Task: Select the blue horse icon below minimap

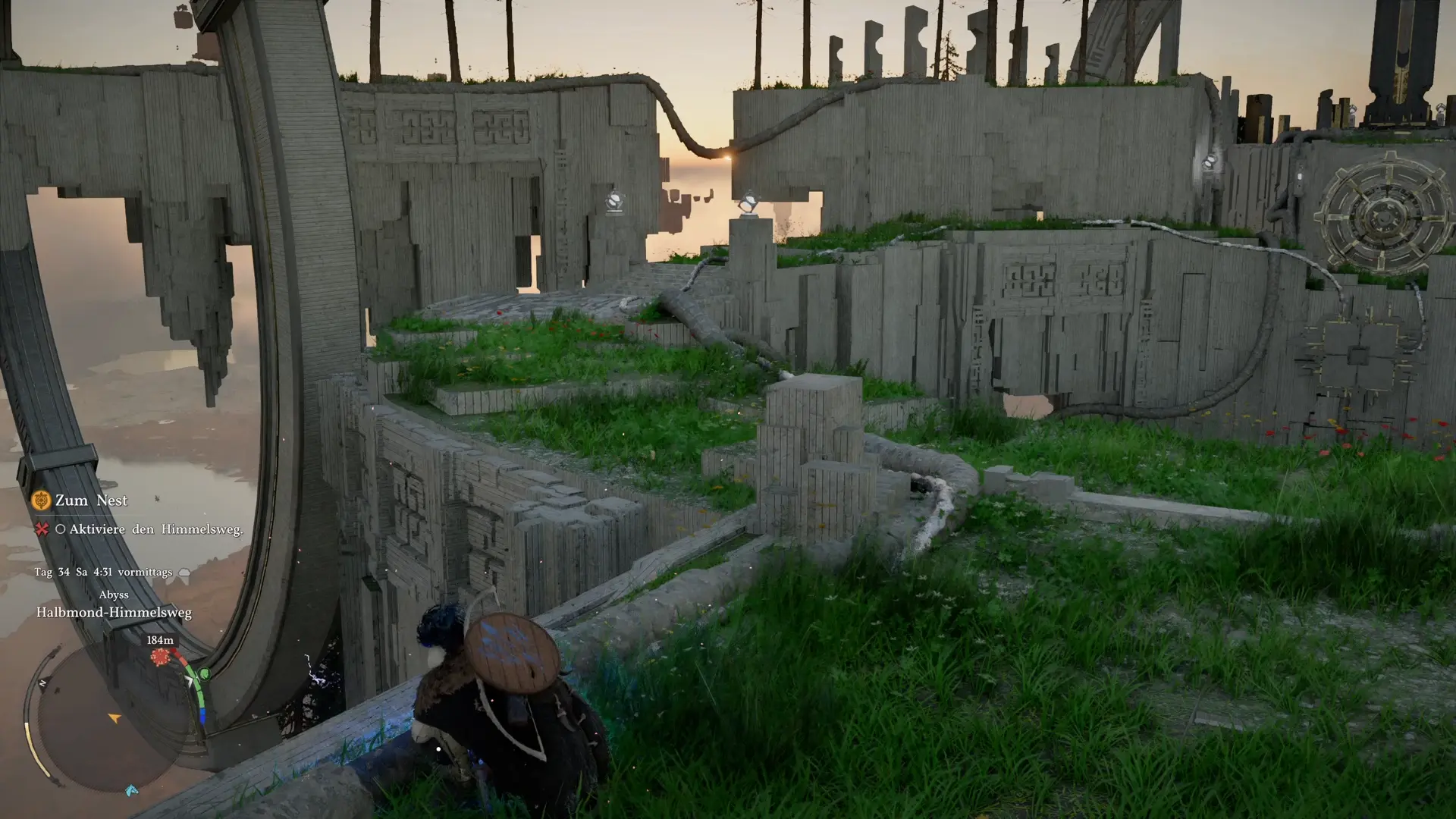Action: pyautogui.click(x=131, y=791)
